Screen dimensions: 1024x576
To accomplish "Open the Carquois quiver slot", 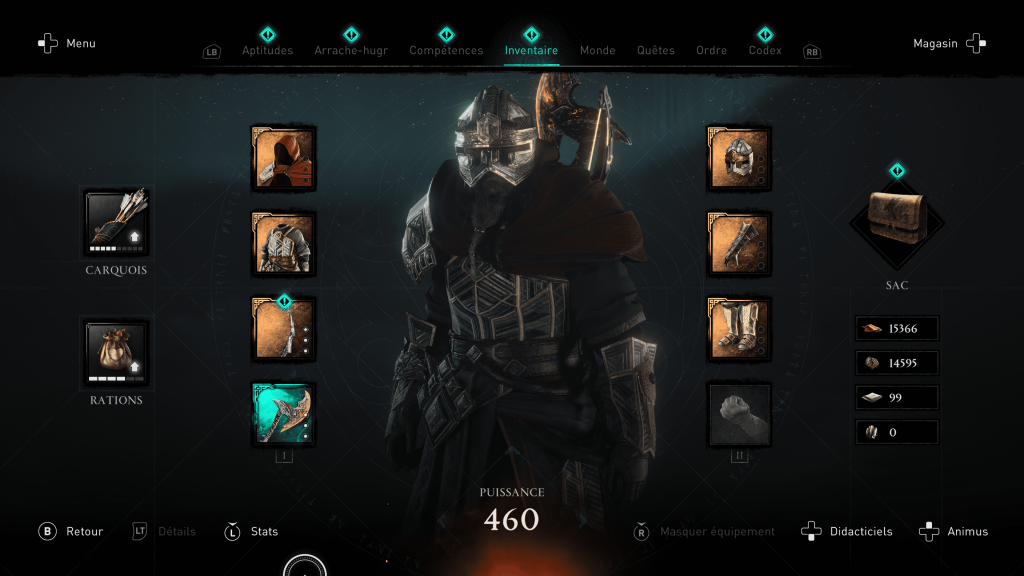I will [x=116, y=222].
